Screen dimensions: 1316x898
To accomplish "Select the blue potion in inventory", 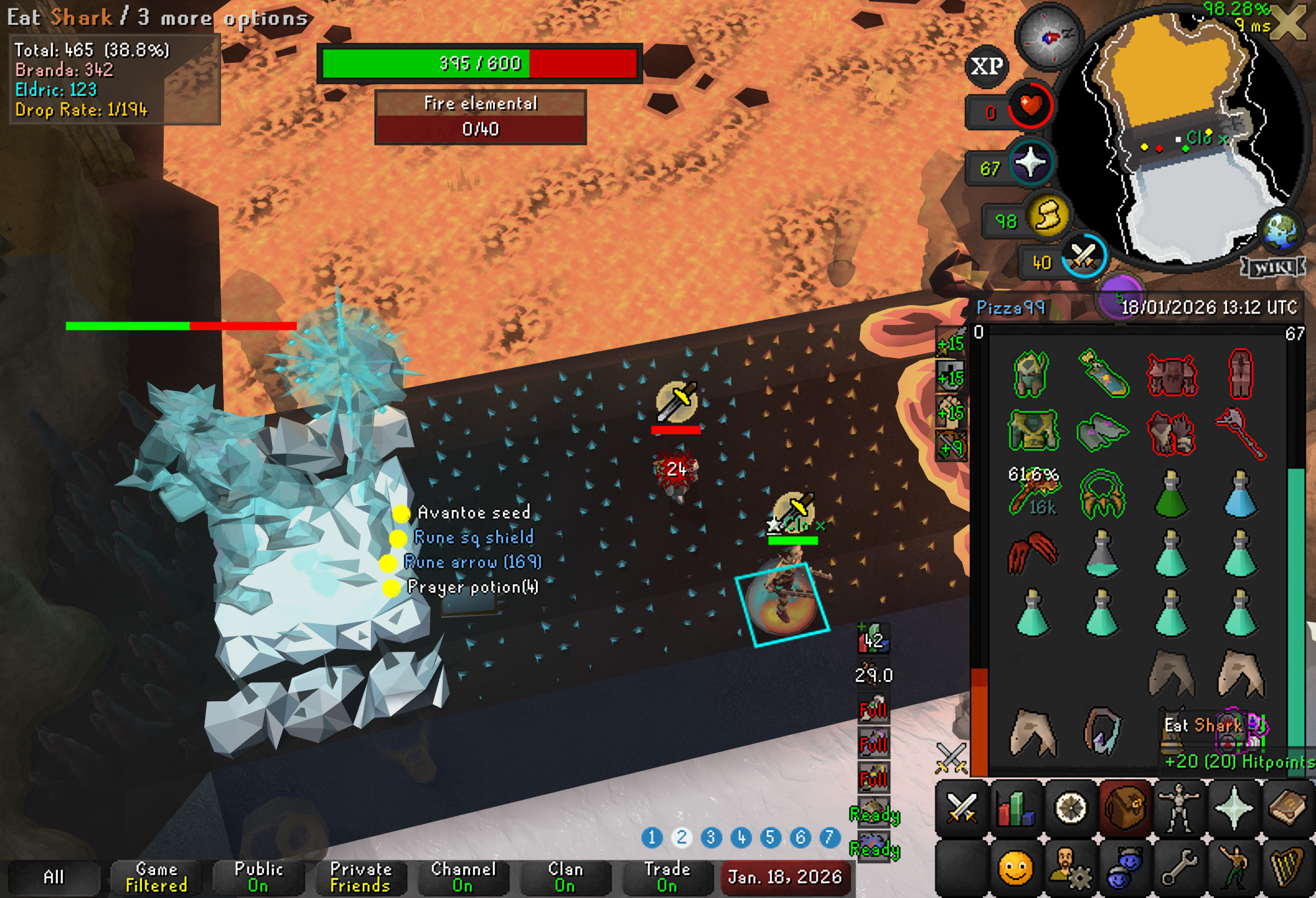I will (1240, 495).
